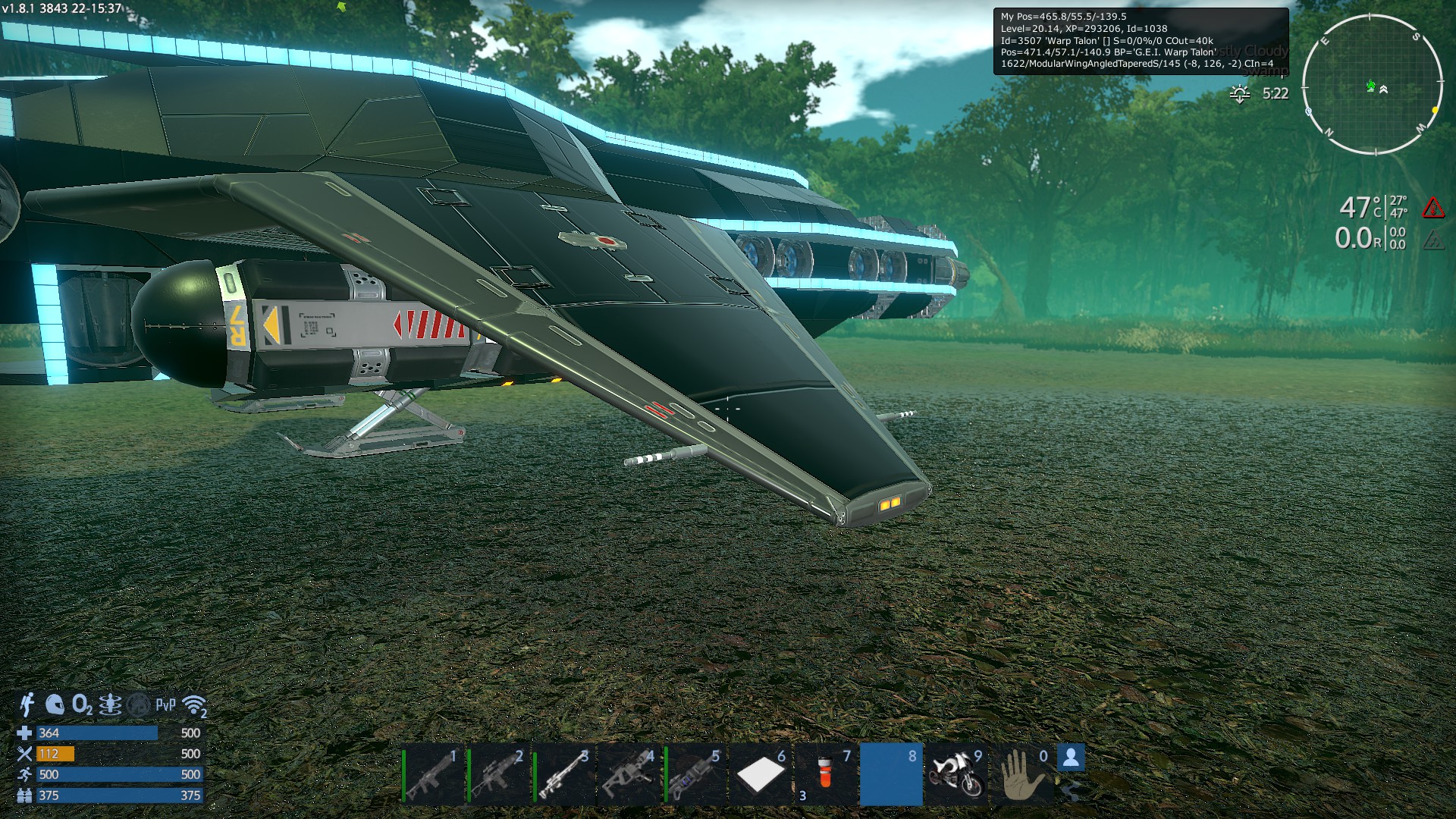The height and width of the screenshot is (819, 1456).
Task: Open the circular compass minimap
Action: pyautogui.click(x=1372, y=85)
